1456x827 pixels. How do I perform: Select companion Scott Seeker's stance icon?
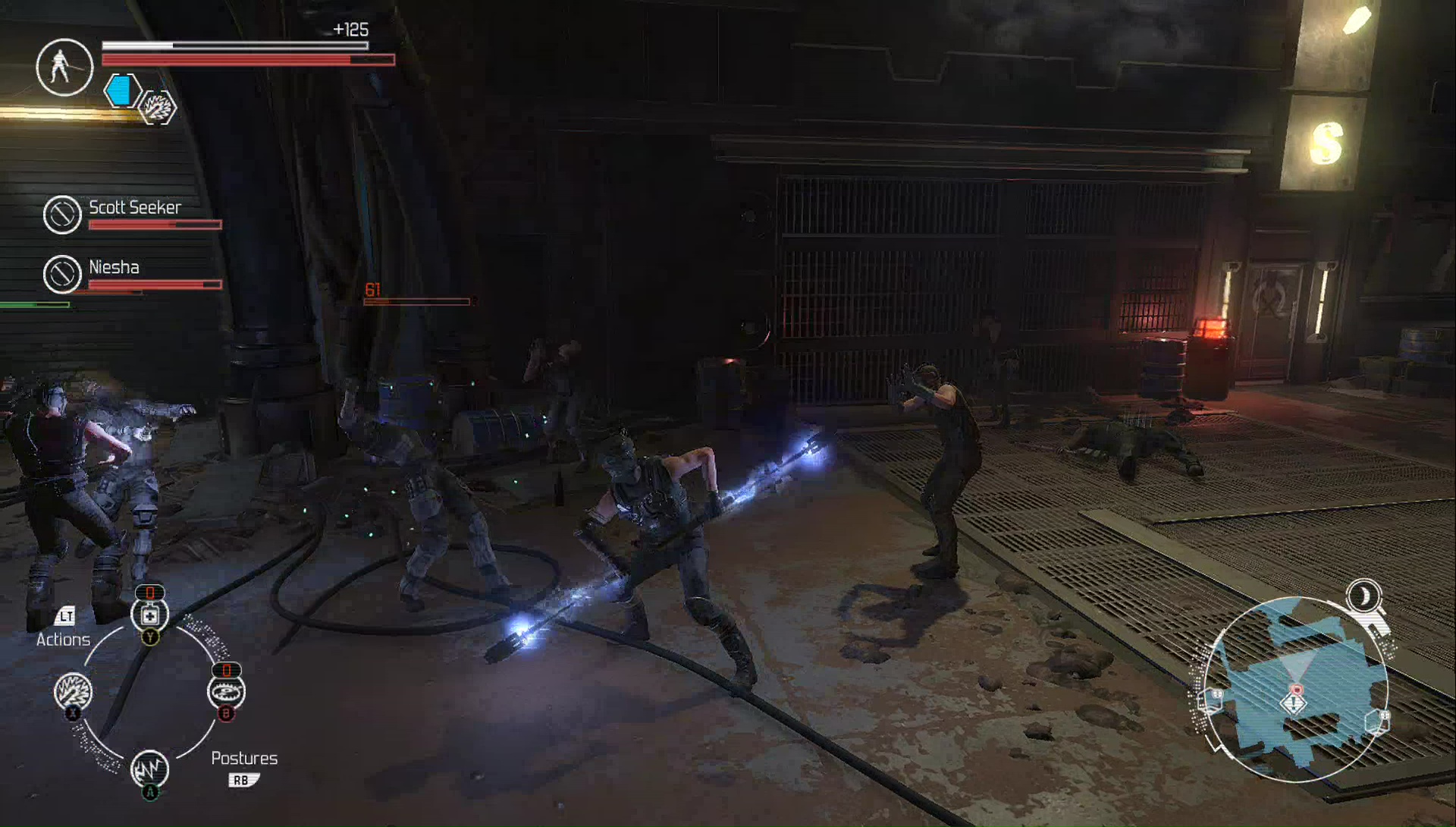click(62, 215)
